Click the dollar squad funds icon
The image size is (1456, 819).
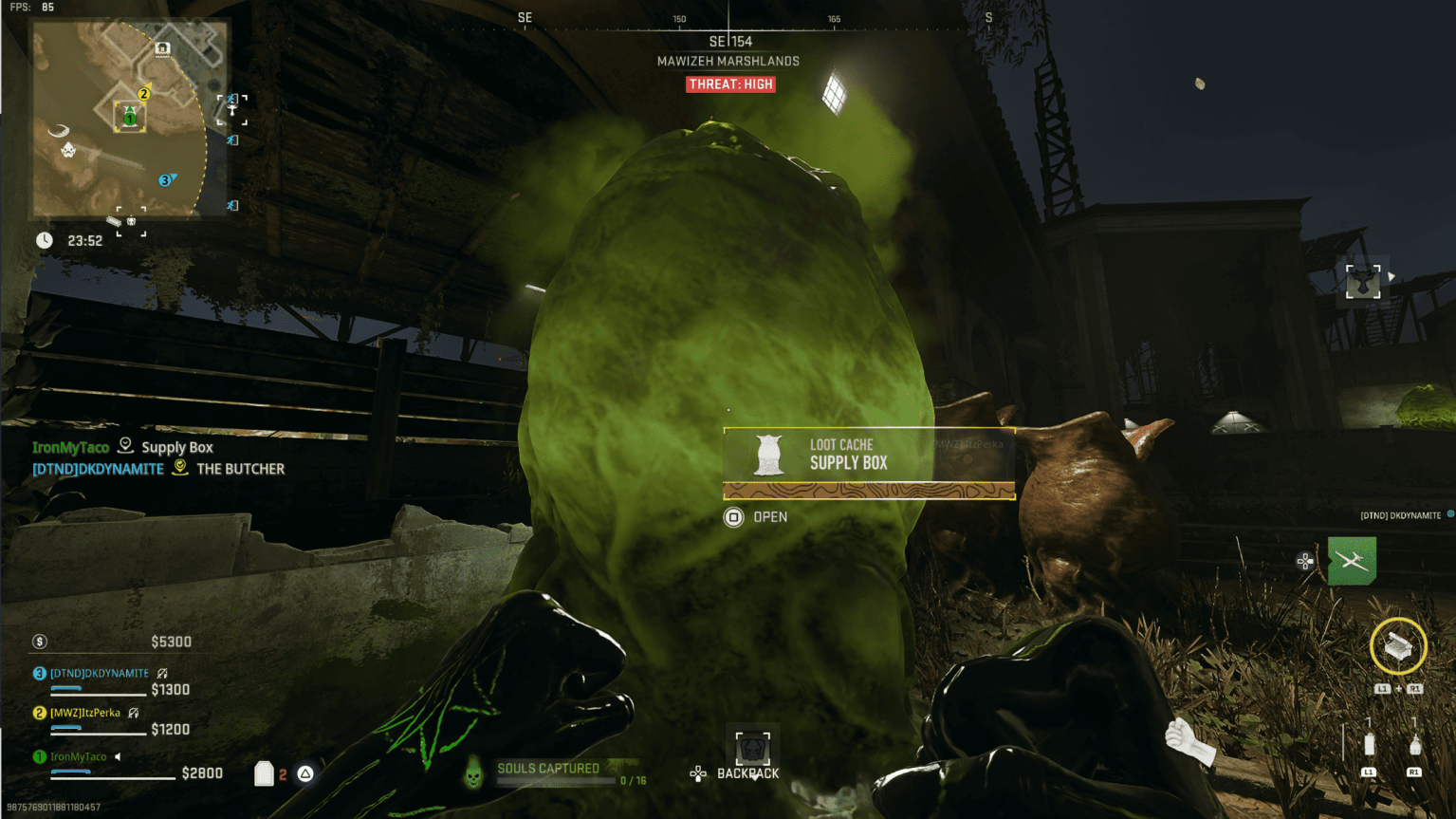coord(40,642)
